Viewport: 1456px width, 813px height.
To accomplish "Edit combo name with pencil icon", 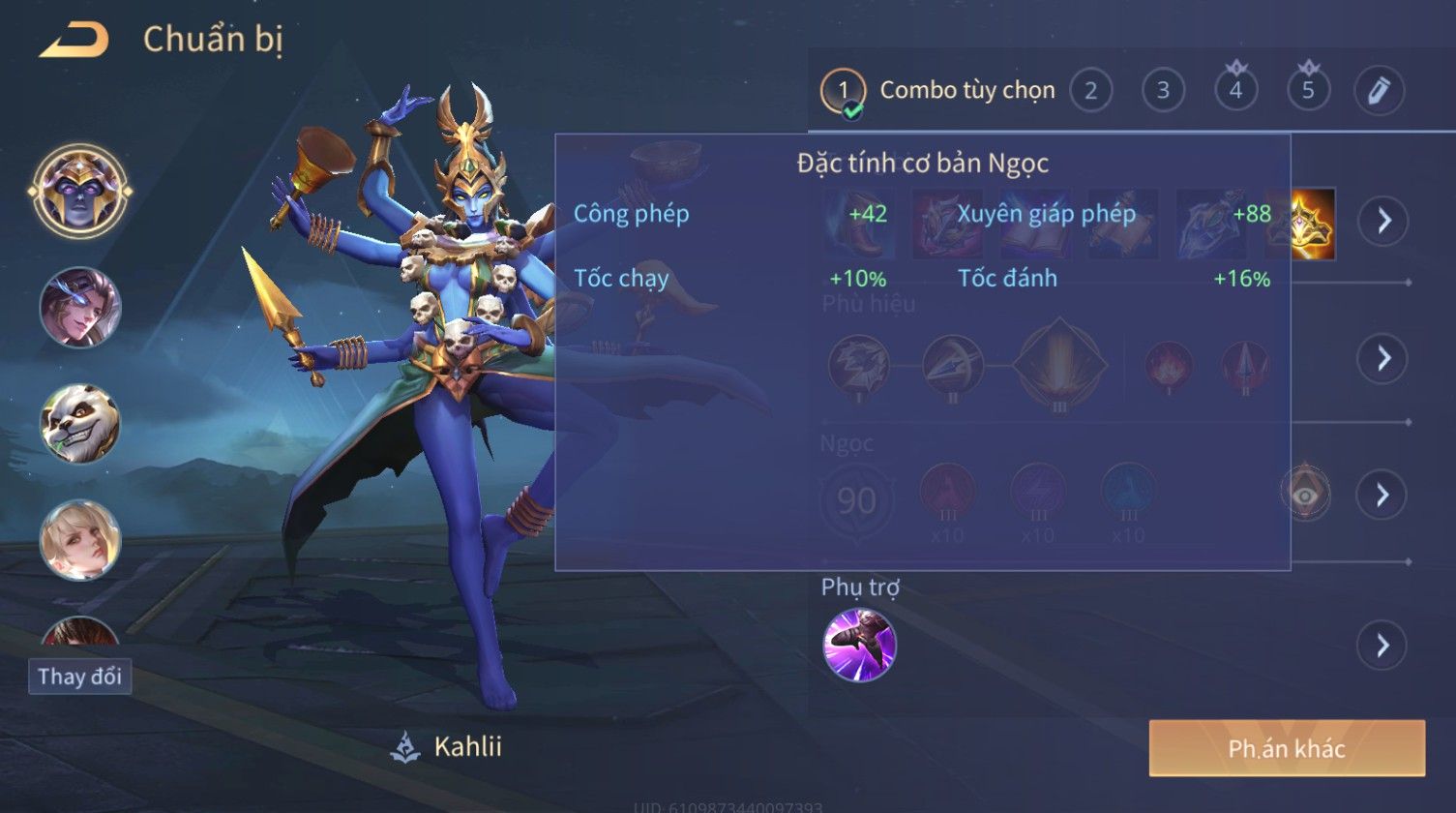I will point(1380,91).
